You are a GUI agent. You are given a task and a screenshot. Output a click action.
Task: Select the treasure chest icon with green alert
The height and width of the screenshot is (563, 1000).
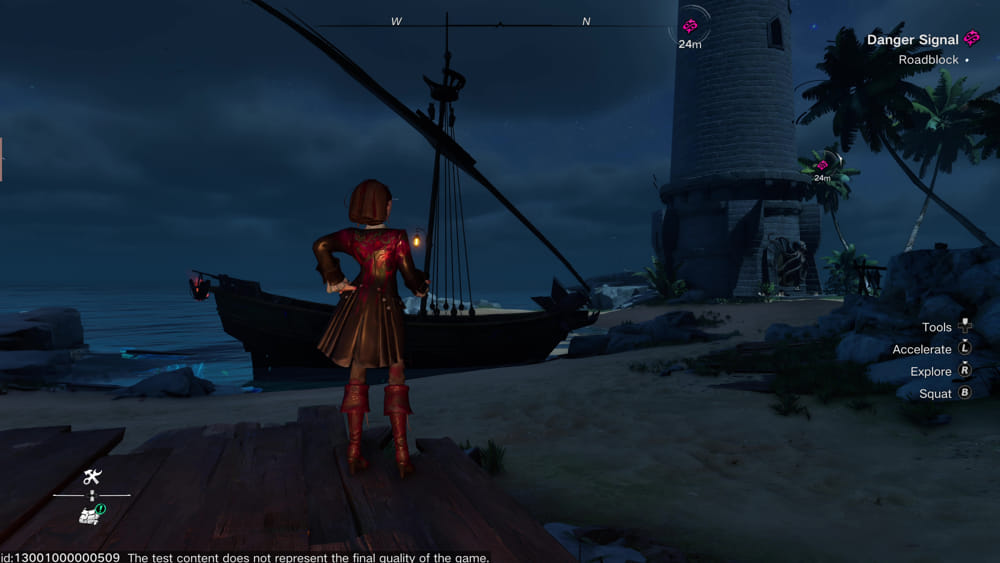[92, 514]
